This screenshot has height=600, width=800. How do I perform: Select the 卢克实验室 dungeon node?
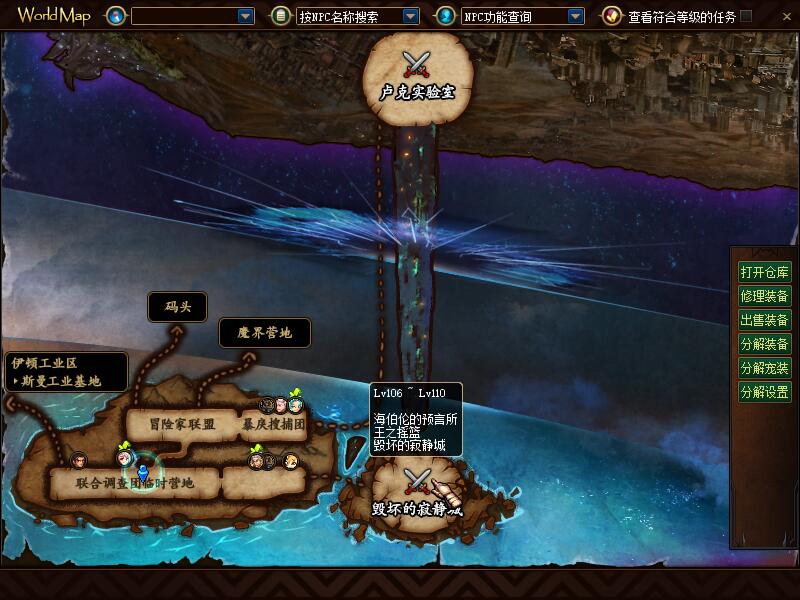point(416,80)
